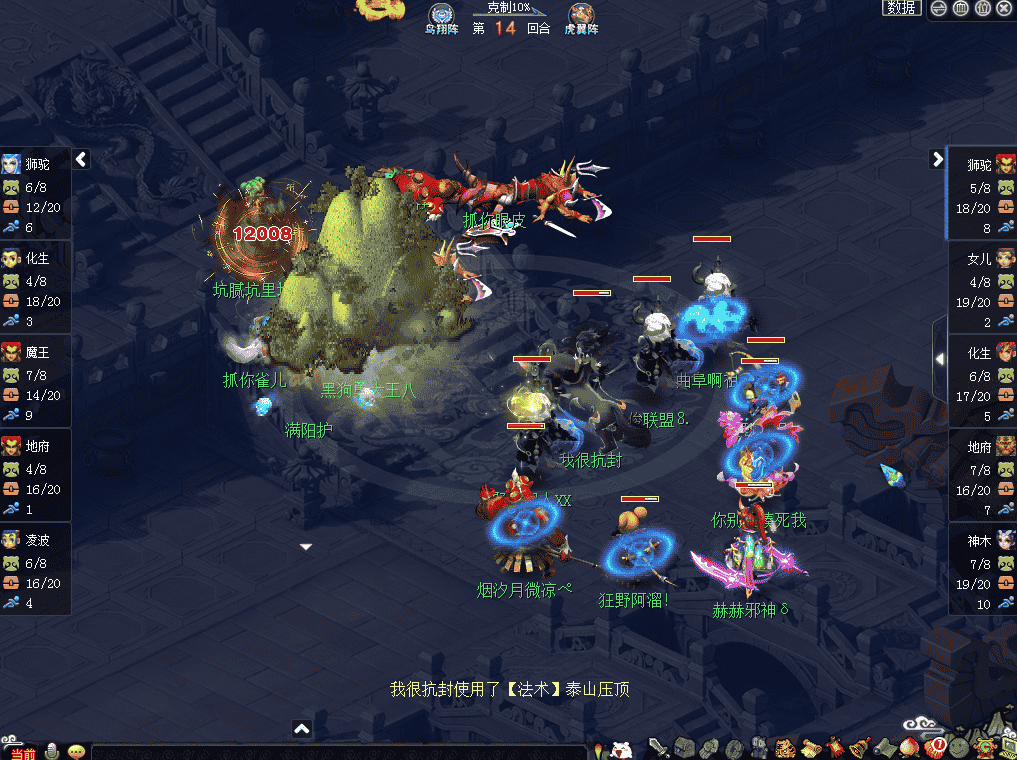
Task: Open the red banner icon in toolbar
Action: click(x=835, y=747)
